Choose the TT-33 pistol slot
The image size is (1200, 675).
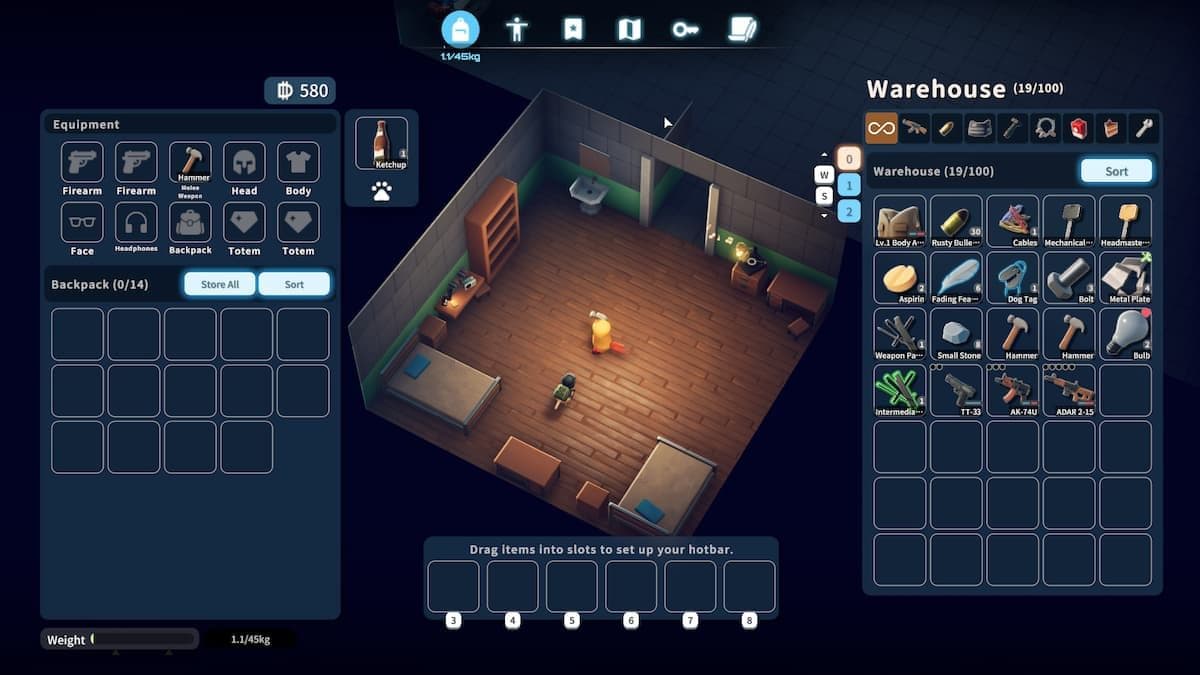click(x=956, y=390)
